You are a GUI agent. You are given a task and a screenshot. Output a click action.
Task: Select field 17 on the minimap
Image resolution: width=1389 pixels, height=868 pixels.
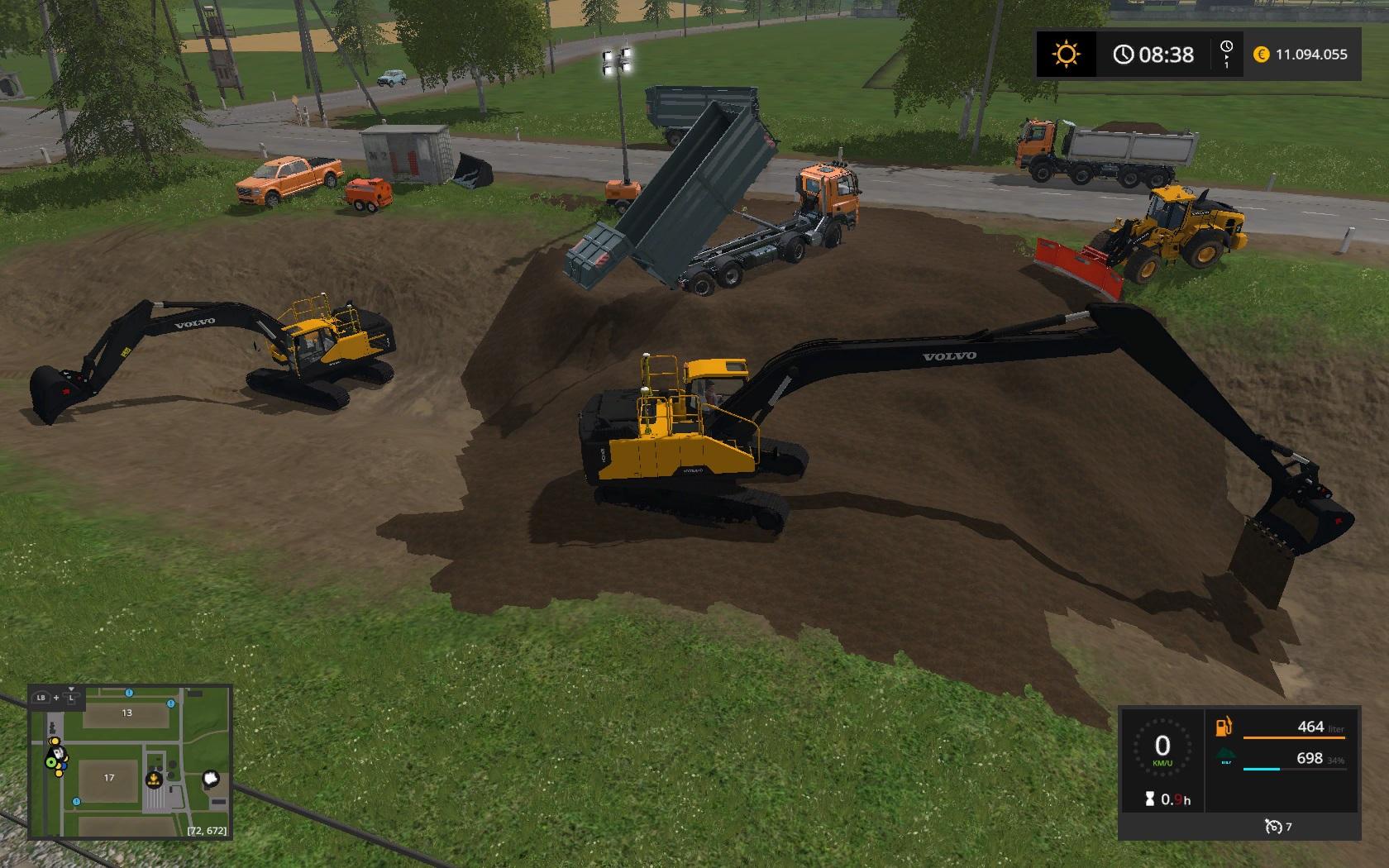click(x=109, y=778)
